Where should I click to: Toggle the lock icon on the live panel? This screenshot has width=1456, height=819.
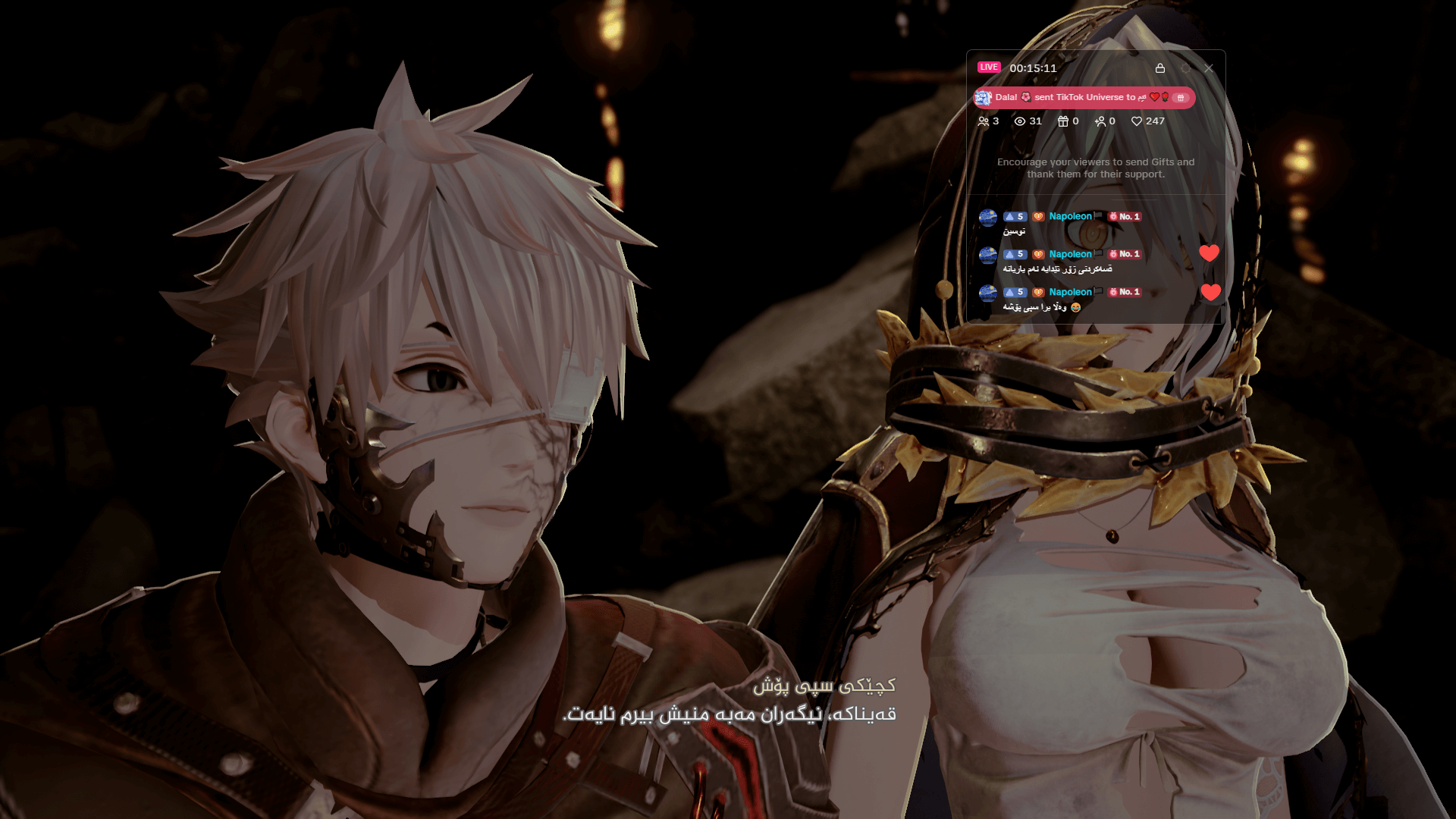1160,67
